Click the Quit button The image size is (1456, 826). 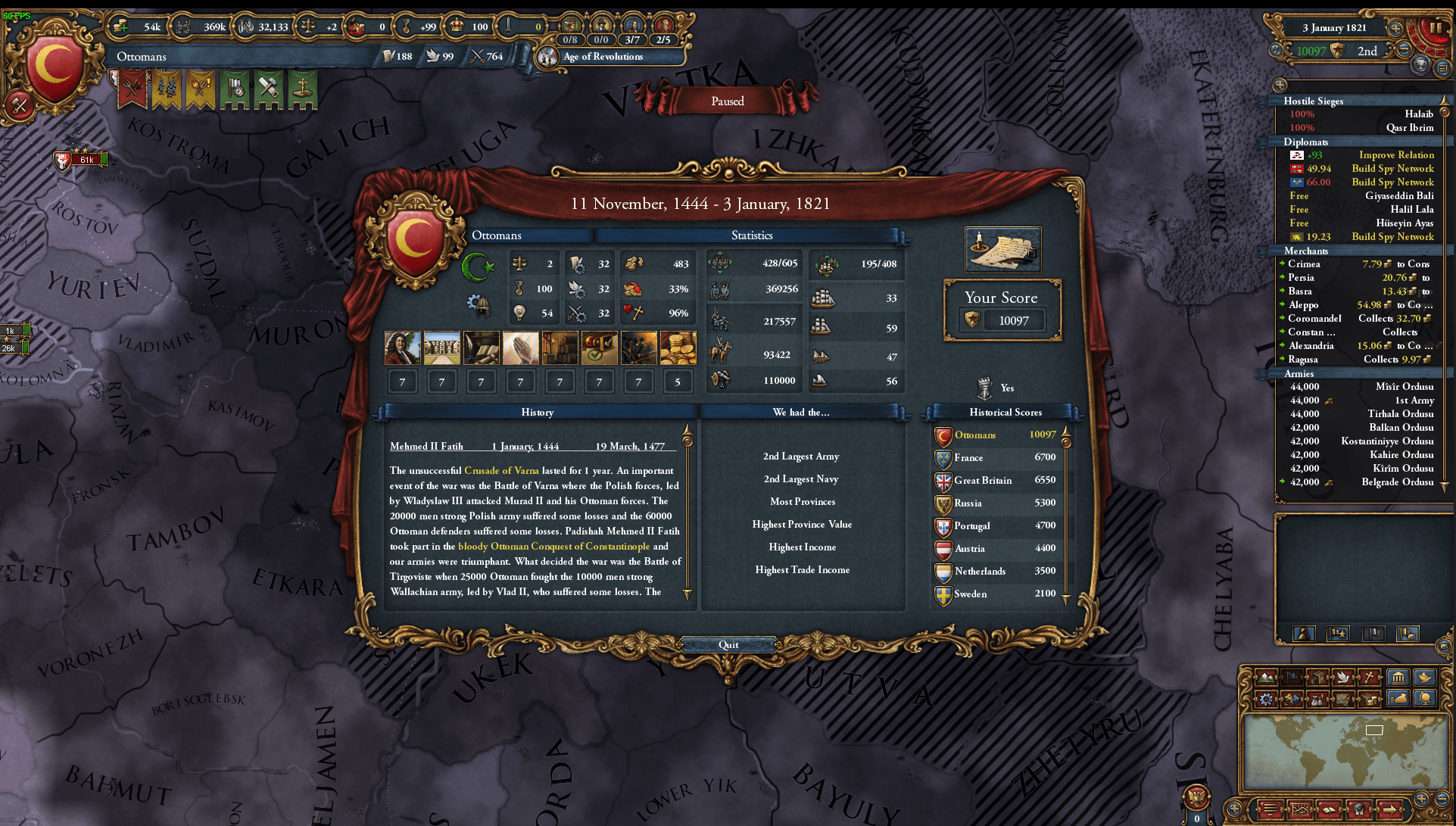point(728,644)
